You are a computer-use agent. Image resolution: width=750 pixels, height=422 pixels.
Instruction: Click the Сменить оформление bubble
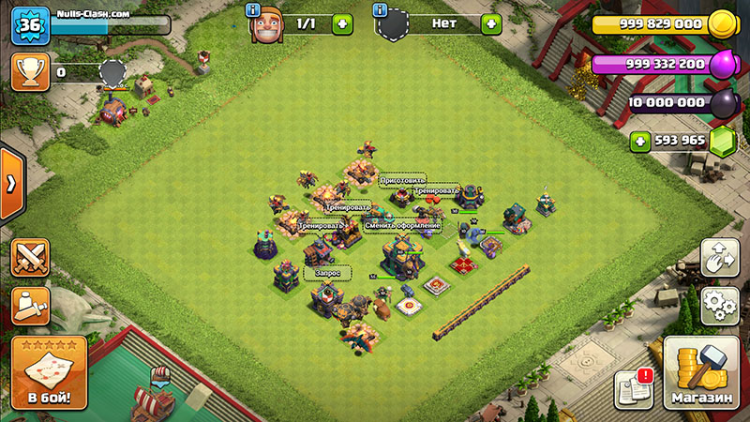pos(402,225)
